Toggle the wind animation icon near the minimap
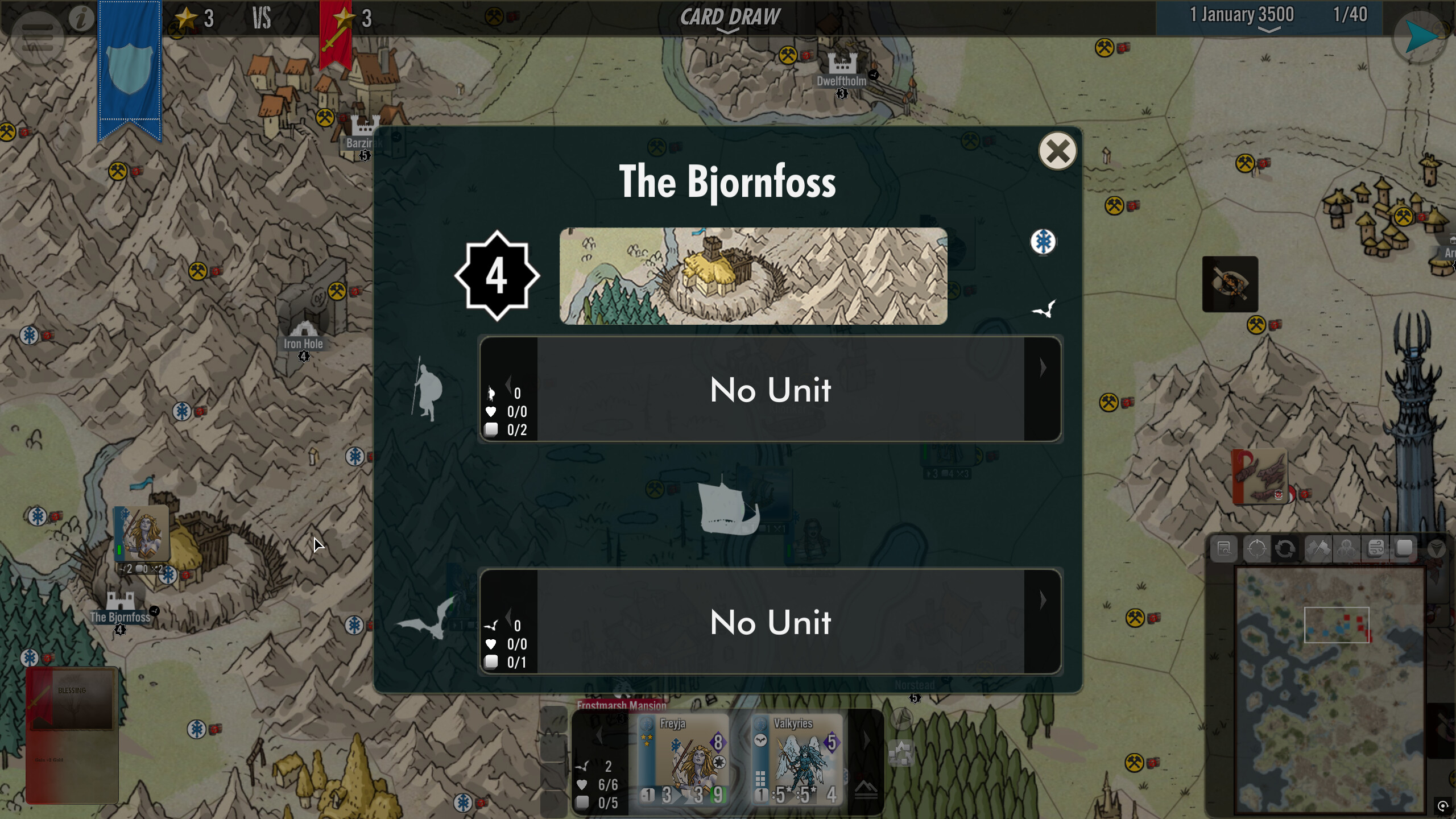Viewport: 1456px width, 819px height. point(1375,549)
